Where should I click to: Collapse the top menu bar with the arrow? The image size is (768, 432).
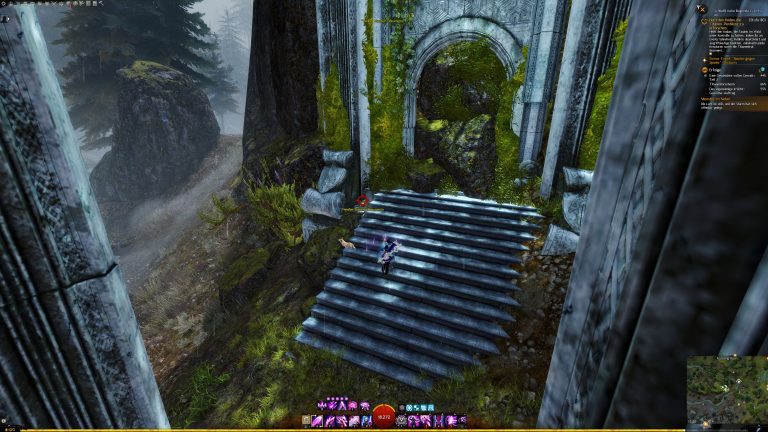[x=104, y=3]
